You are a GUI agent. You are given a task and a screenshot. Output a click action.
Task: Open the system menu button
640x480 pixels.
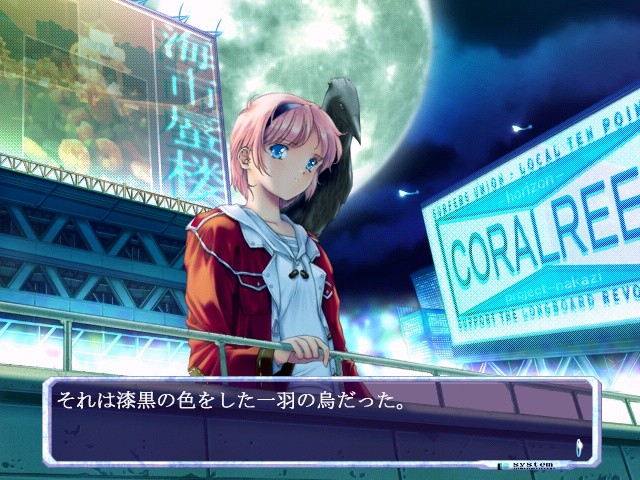coord(530,465)
